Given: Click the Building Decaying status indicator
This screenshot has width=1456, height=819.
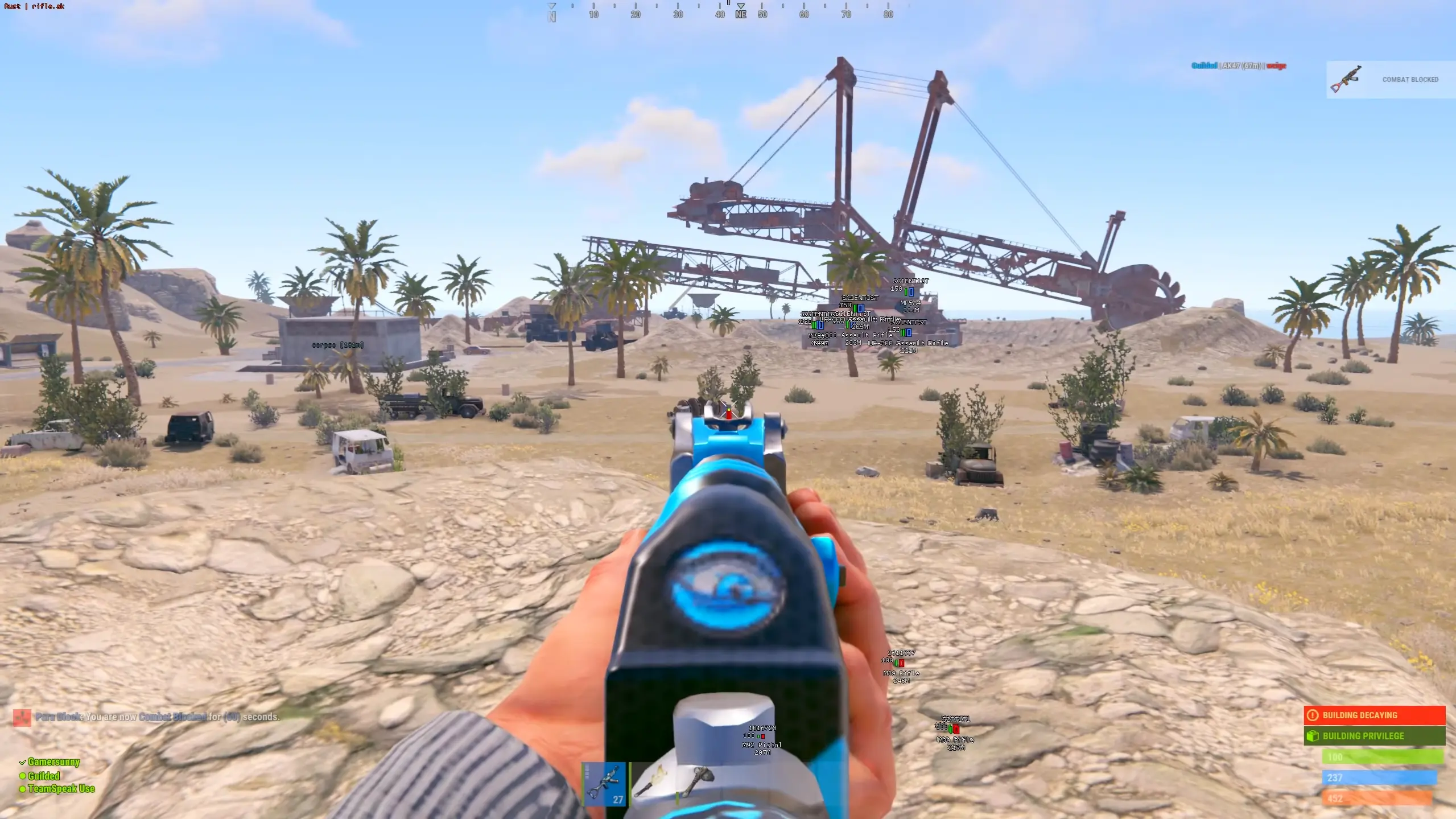Looking at the screenshot, I should (1374, 715).
